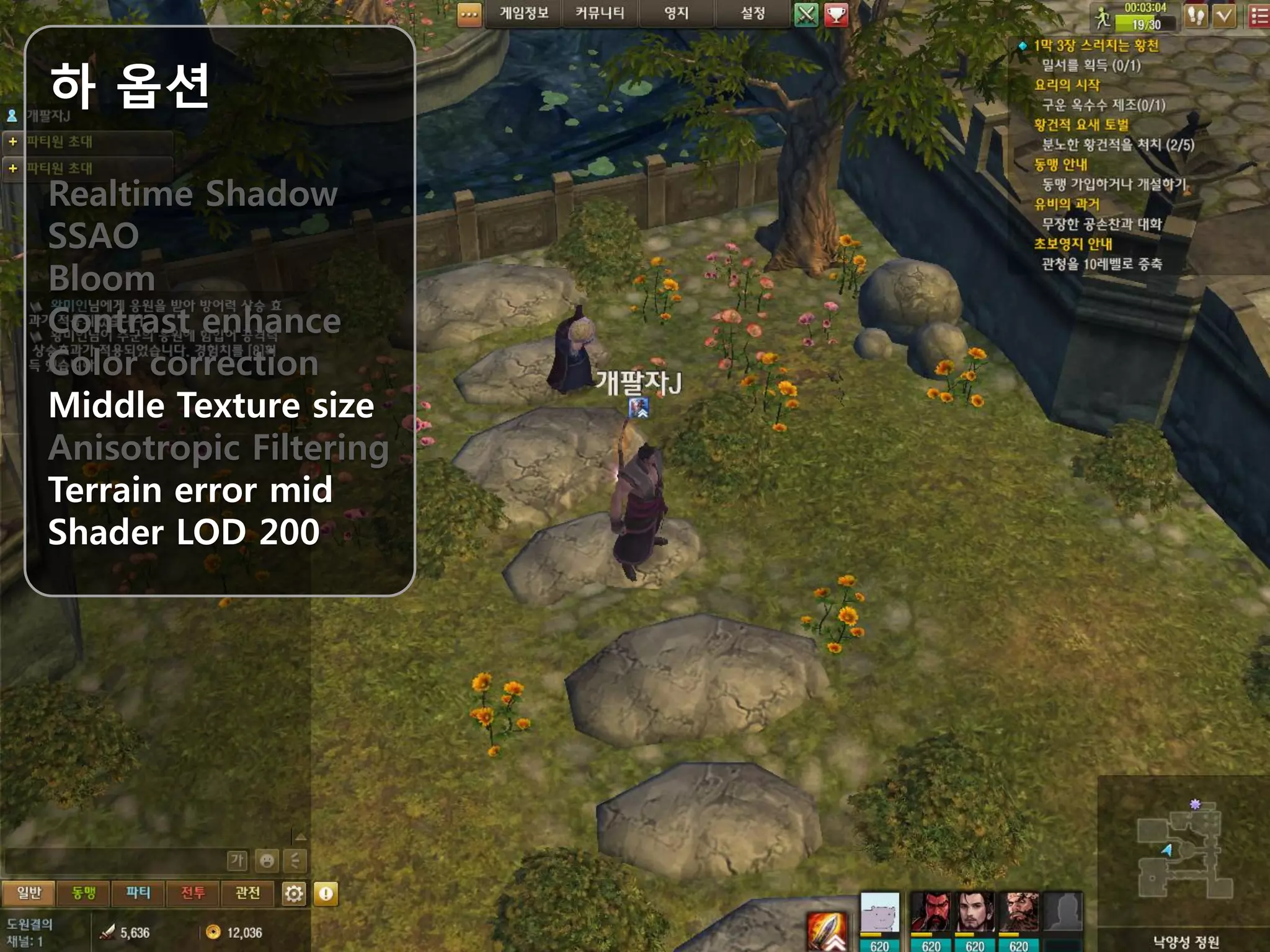Click the green crossed swords icon

click(806, 15)
